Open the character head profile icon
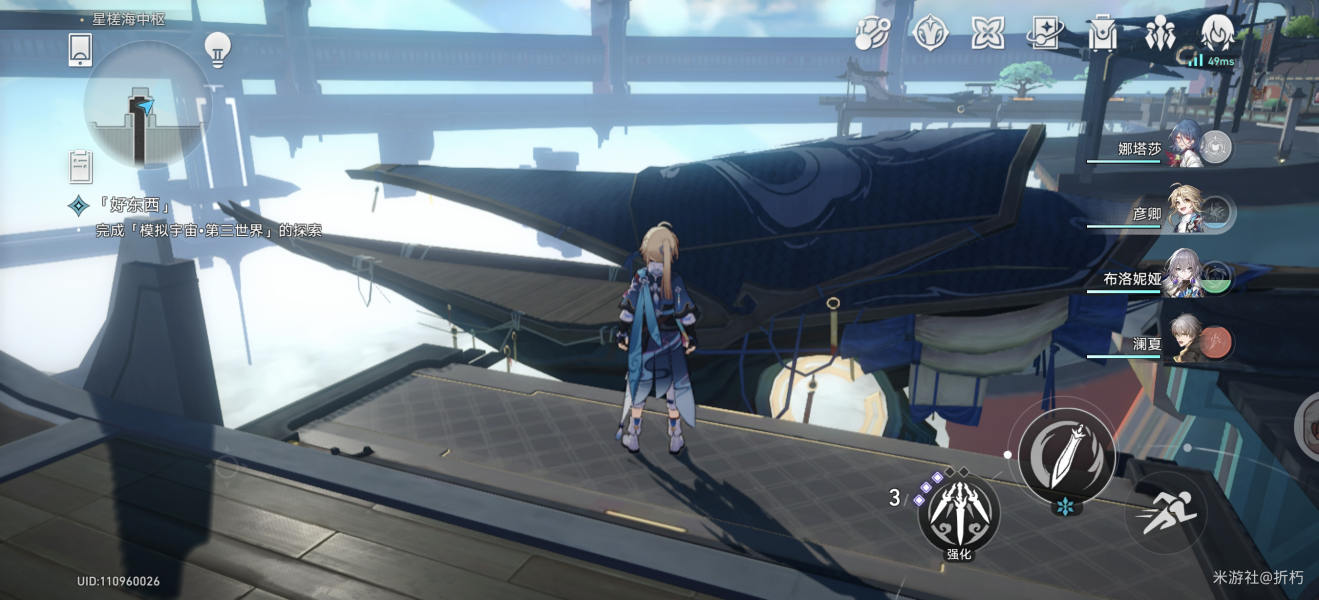 [1216, 32]
